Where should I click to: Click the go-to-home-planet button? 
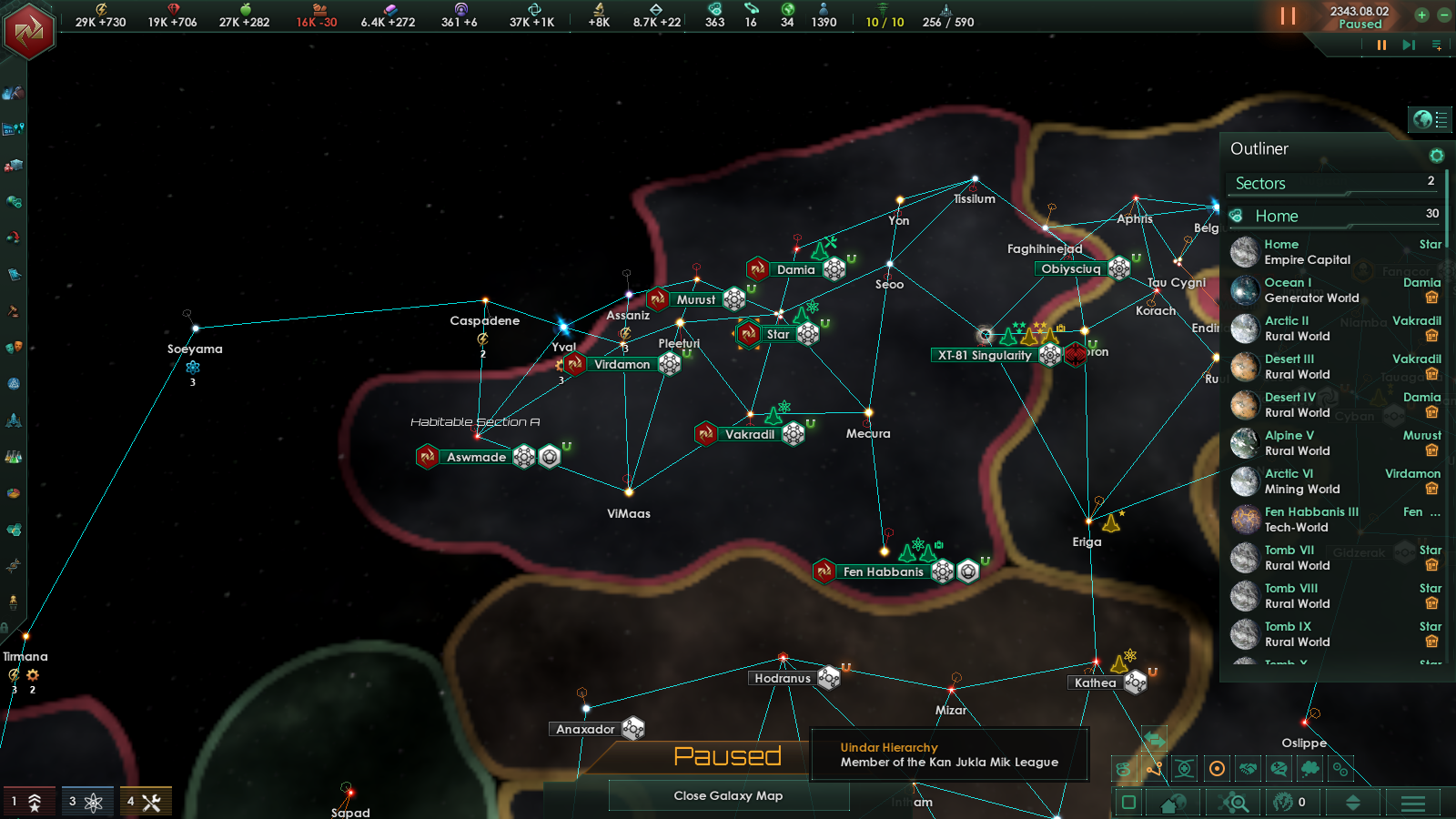pyautogui.click(x=1173, y=803)
